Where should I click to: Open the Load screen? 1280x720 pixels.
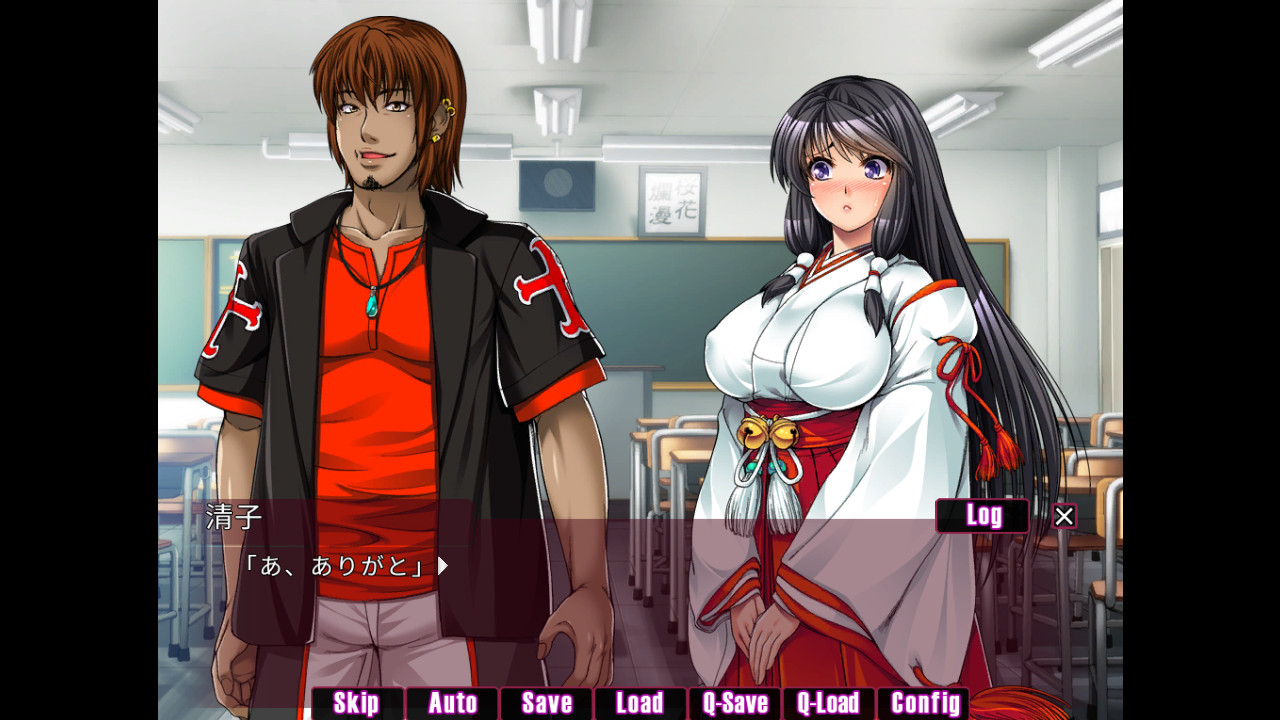pos(640,703)
